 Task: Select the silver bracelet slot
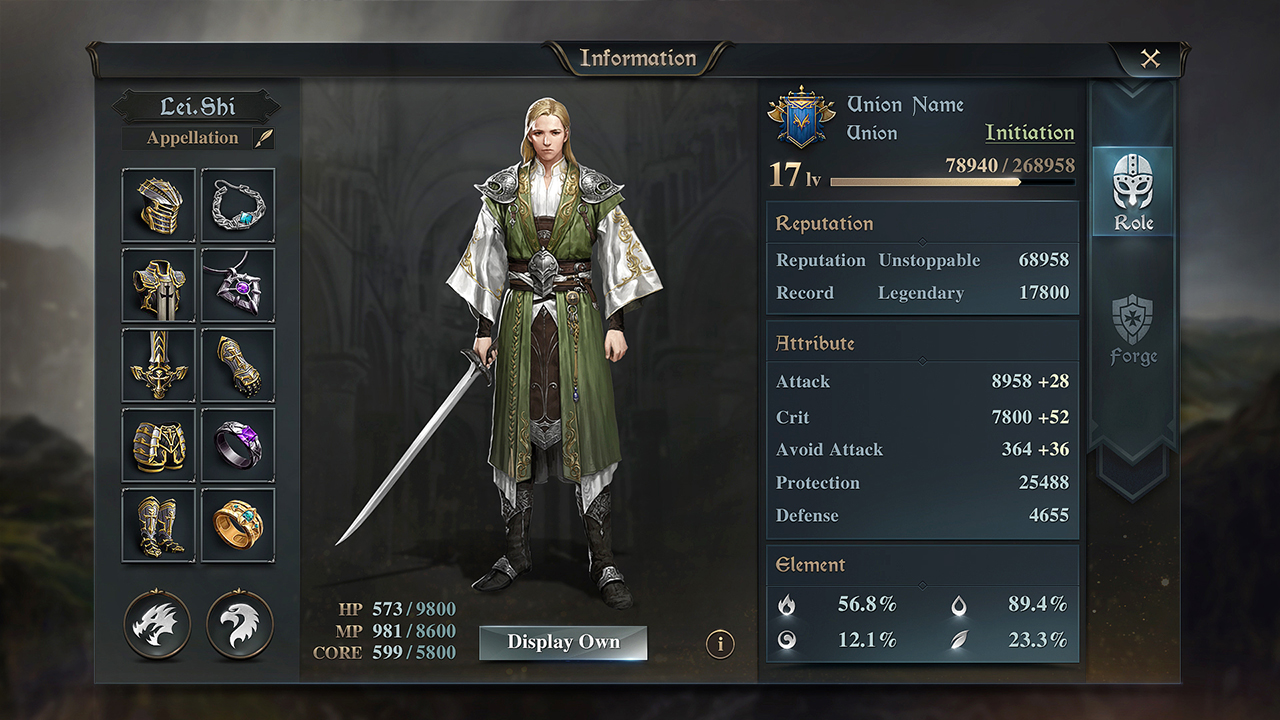pos(238,205)
